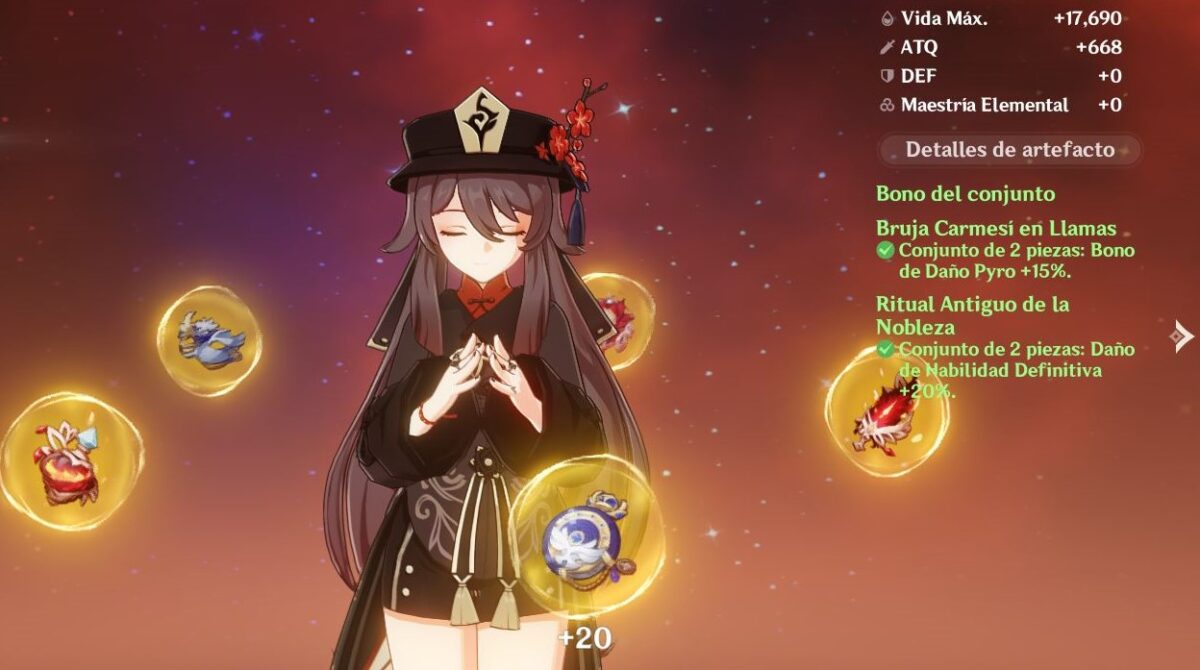Choose the blue mask circlet artifact
Image resolution: width=1200 pixels, height=670 pixels.
pyautogui.click(x=209, y=340)
